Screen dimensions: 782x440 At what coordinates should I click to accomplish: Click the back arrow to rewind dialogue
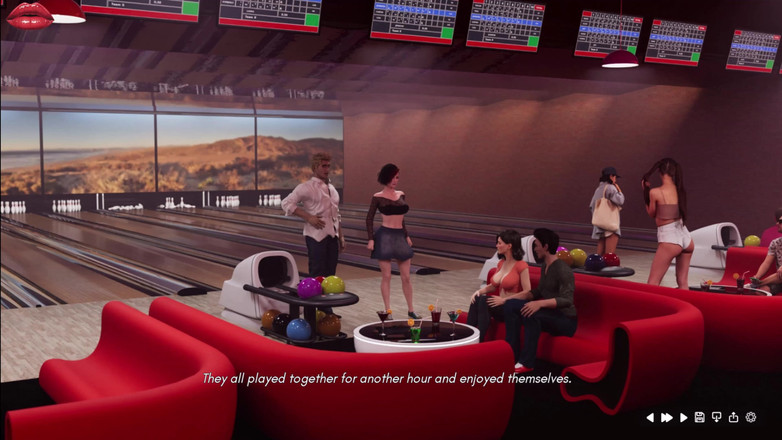pos(650,418)
